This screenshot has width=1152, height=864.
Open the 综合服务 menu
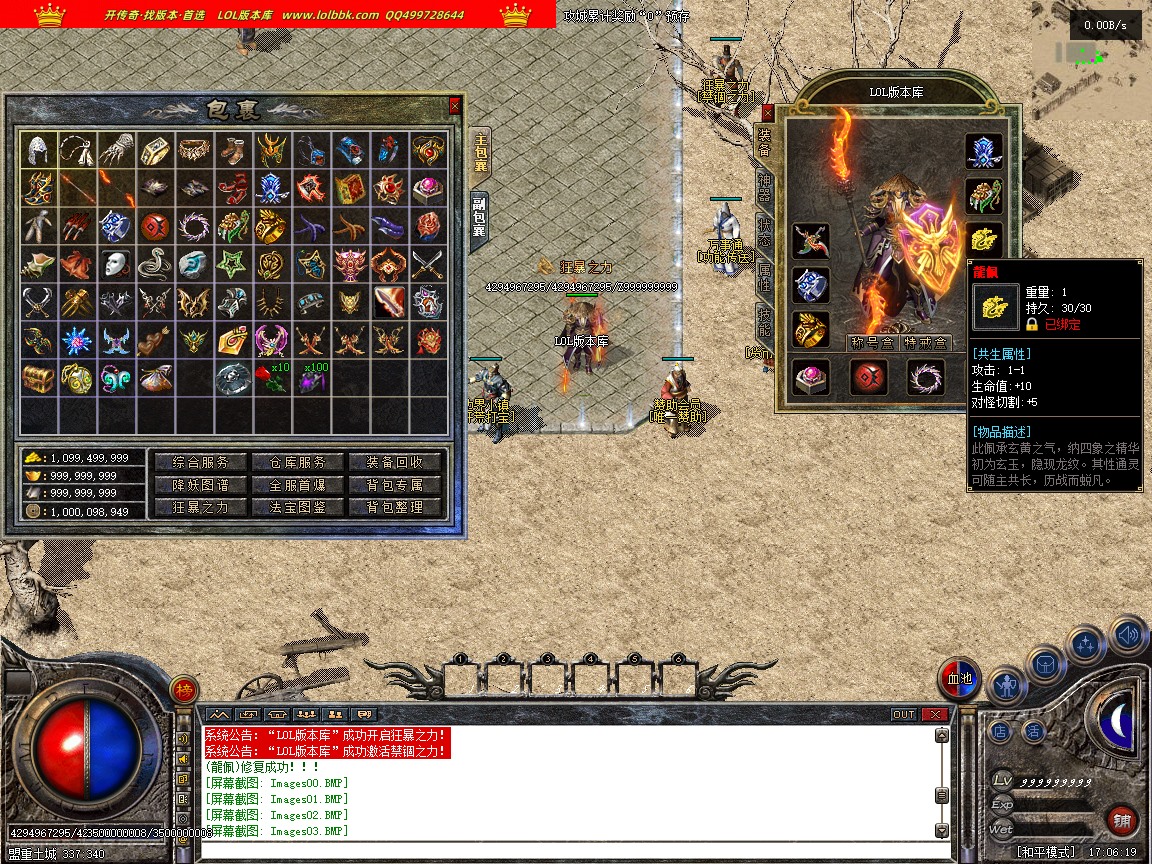tap(200, 462)
